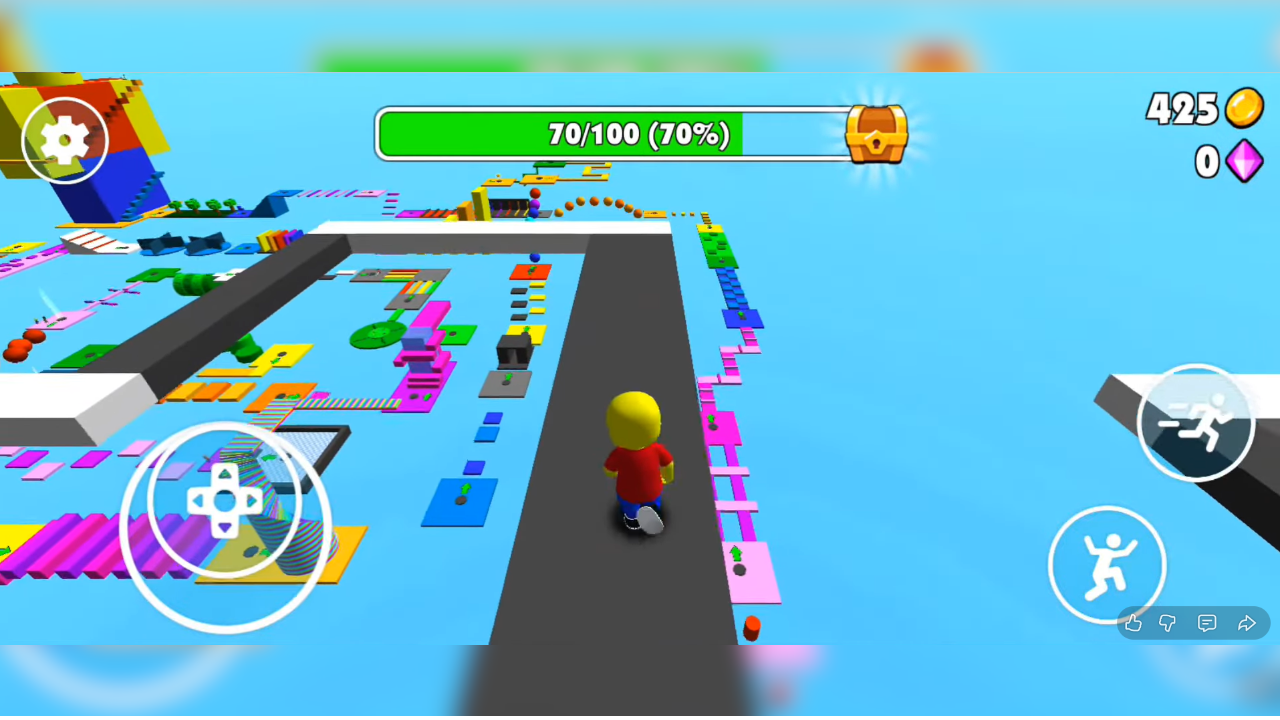The image size is (1280, 720).
Task: Tap the jump action button
Action: pyautogui.click(x=1107, y=565)
